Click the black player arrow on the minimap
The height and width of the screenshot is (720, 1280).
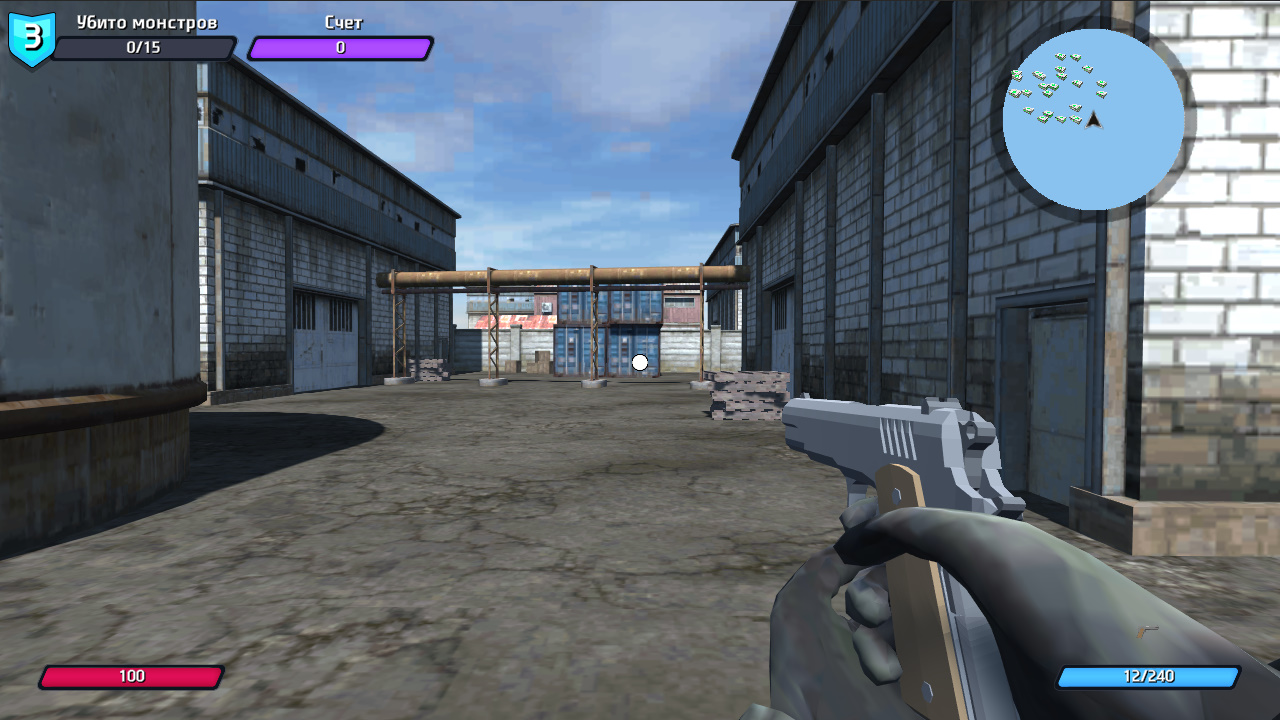[x=1094, y=120]
